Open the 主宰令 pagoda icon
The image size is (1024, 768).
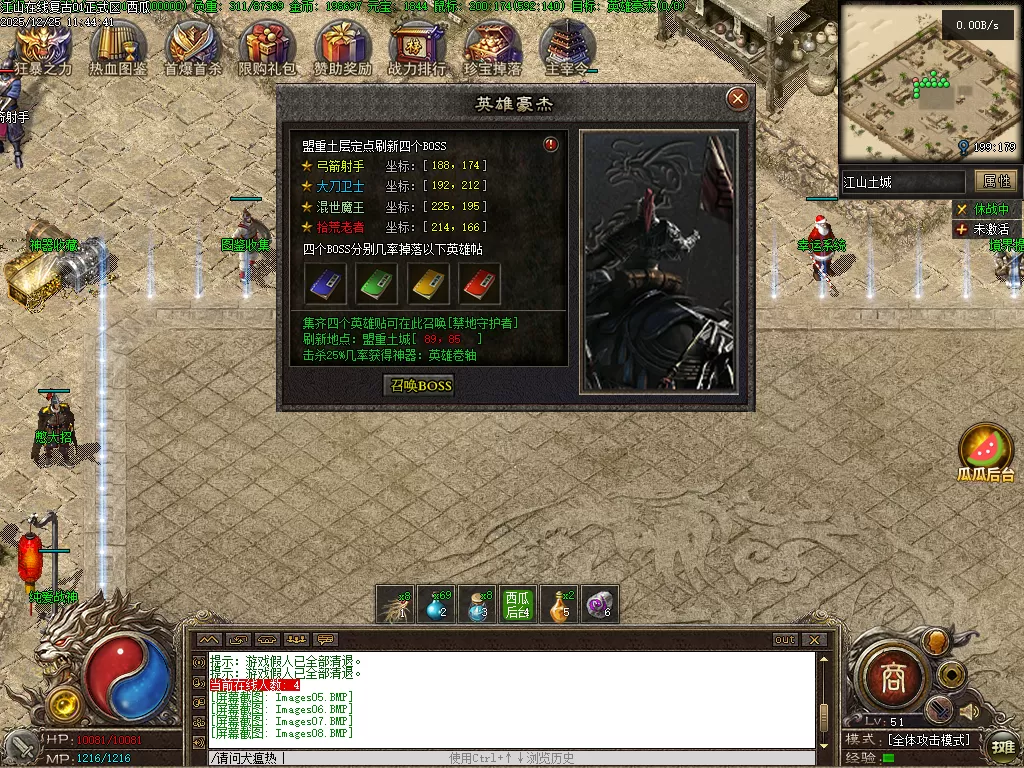tap(567, 46)
